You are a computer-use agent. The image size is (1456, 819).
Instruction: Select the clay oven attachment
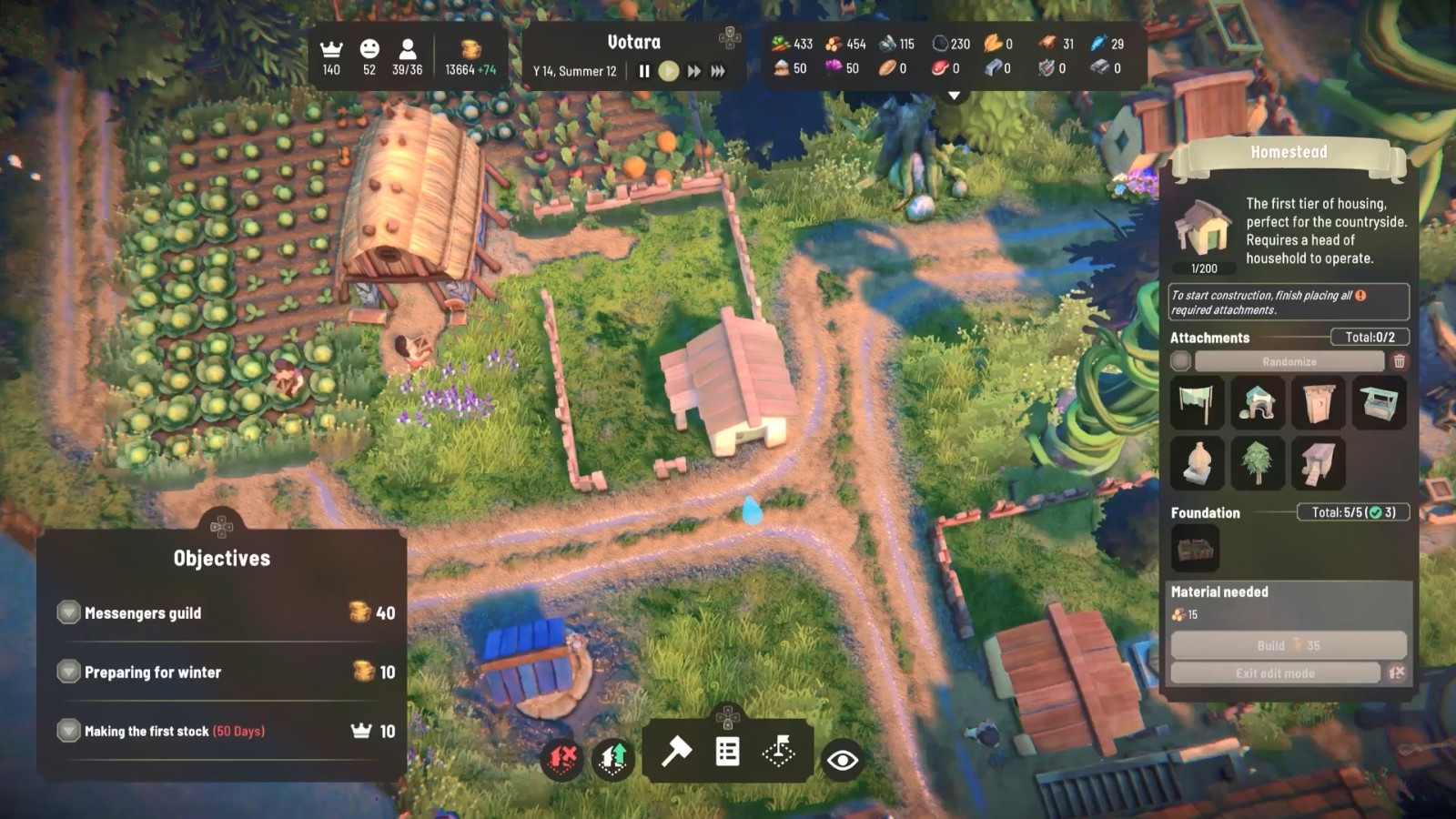pyautogui.click(x=1196, y=462)
